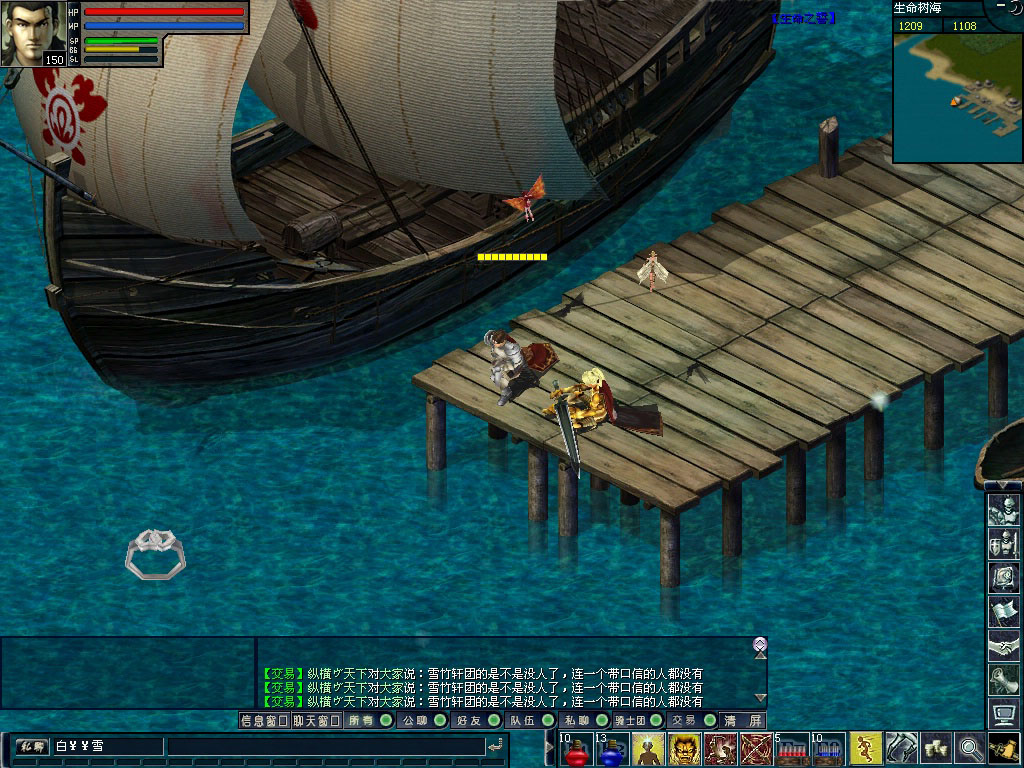Viewport: 1024px width, 768px height.
Task: Click the yellow running man icon
Action: point(865,748)
